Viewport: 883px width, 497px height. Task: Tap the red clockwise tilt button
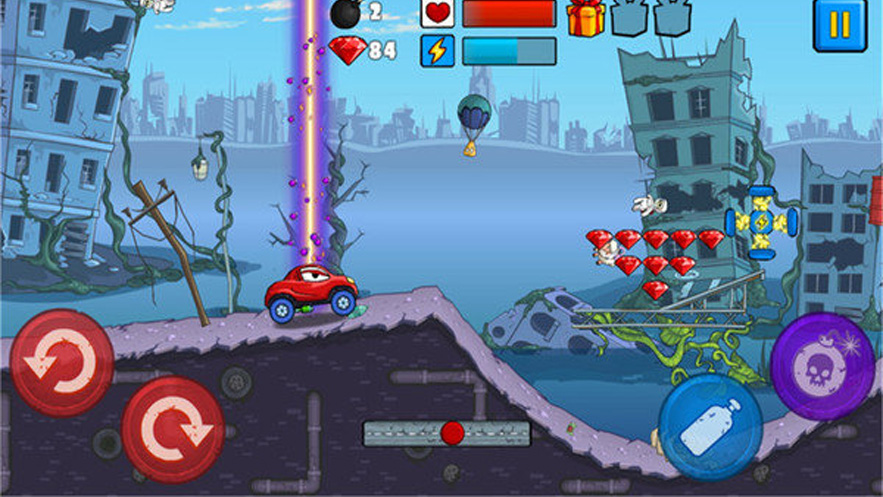(172, 429)
